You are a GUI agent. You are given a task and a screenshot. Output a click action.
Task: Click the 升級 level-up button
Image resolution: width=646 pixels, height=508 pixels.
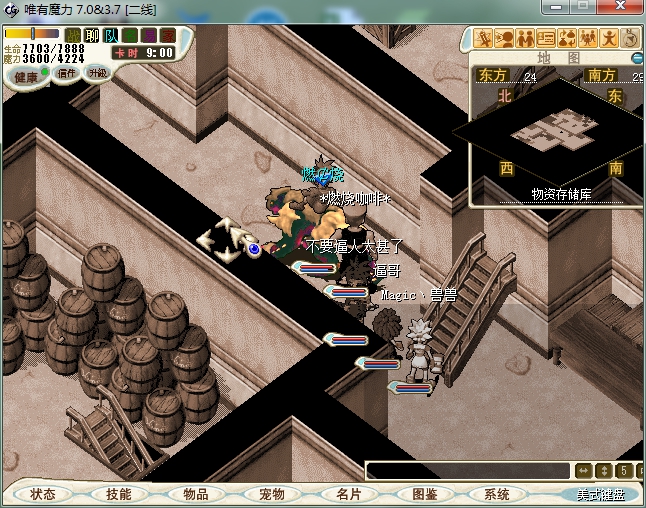coord(97,73)
